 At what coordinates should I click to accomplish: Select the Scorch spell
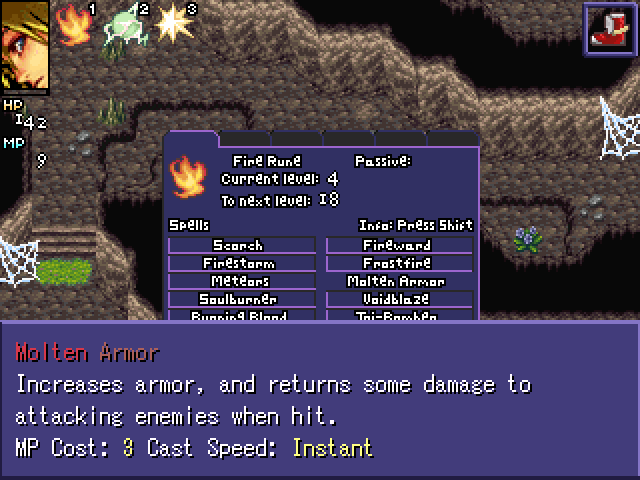241,245
